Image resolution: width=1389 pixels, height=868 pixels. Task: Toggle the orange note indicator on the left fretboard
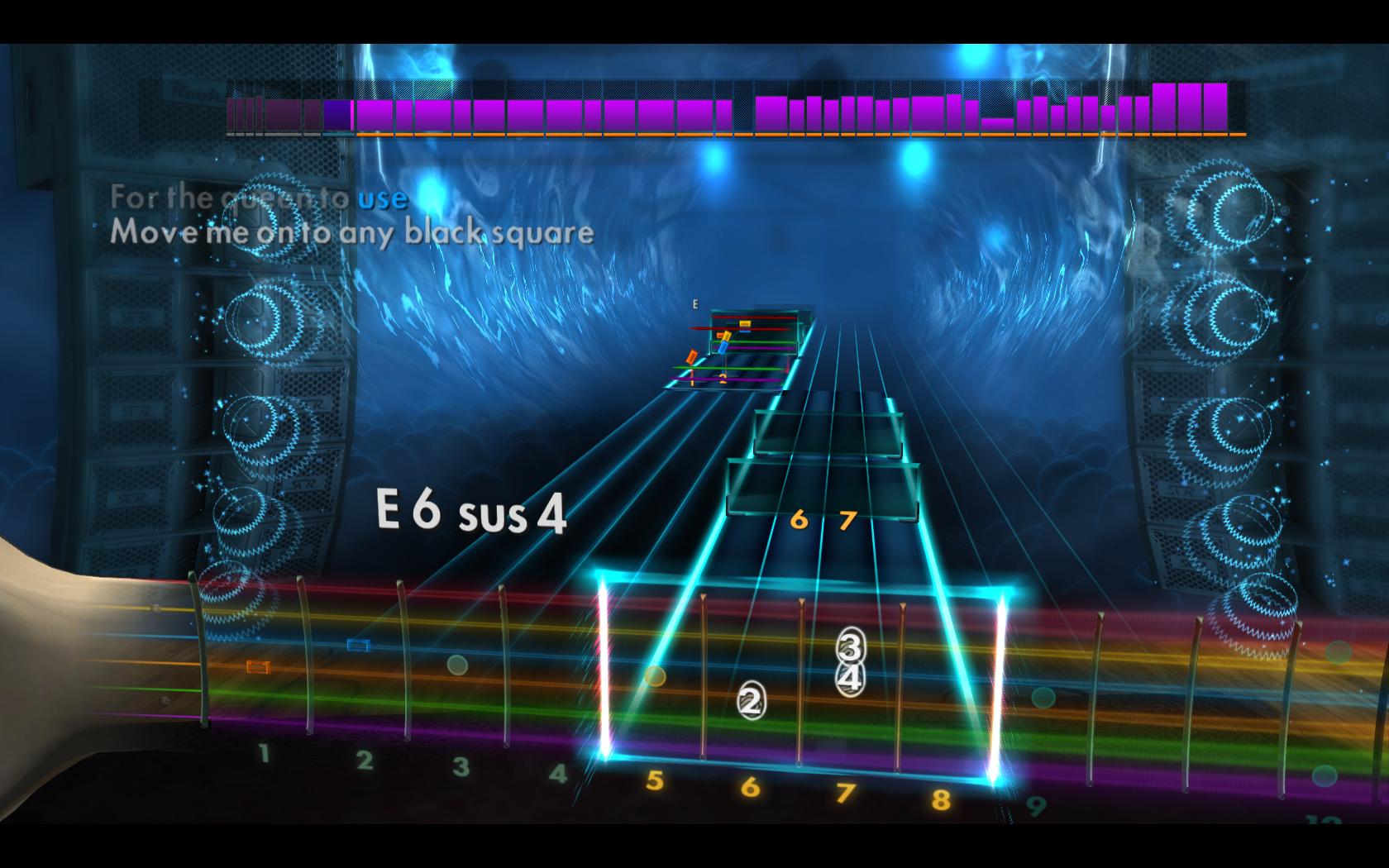[257, 665]
